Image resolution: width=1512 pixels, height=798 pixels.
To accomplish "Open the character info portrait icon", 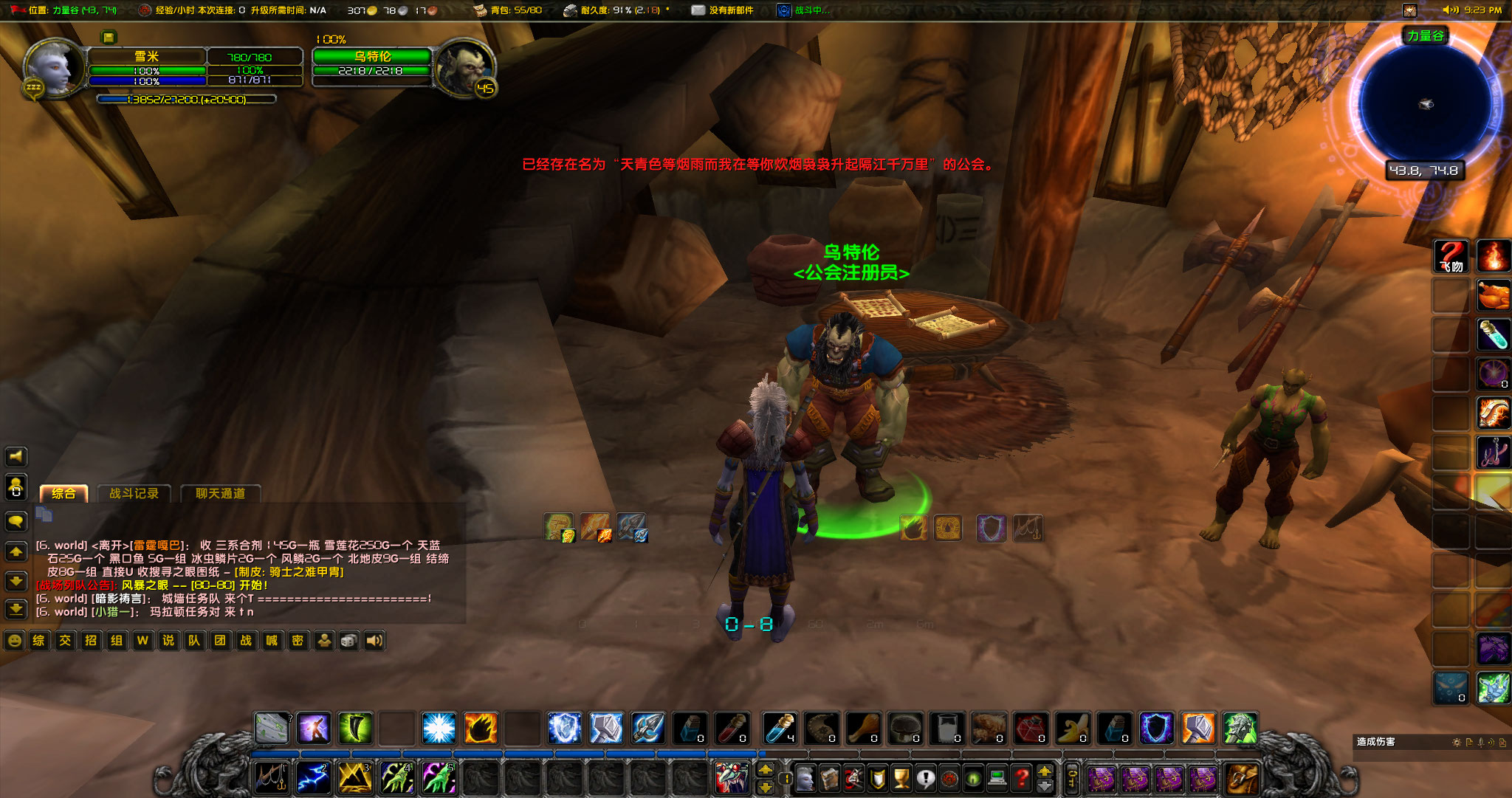I will pyautogui.click(x=805, y=779).
